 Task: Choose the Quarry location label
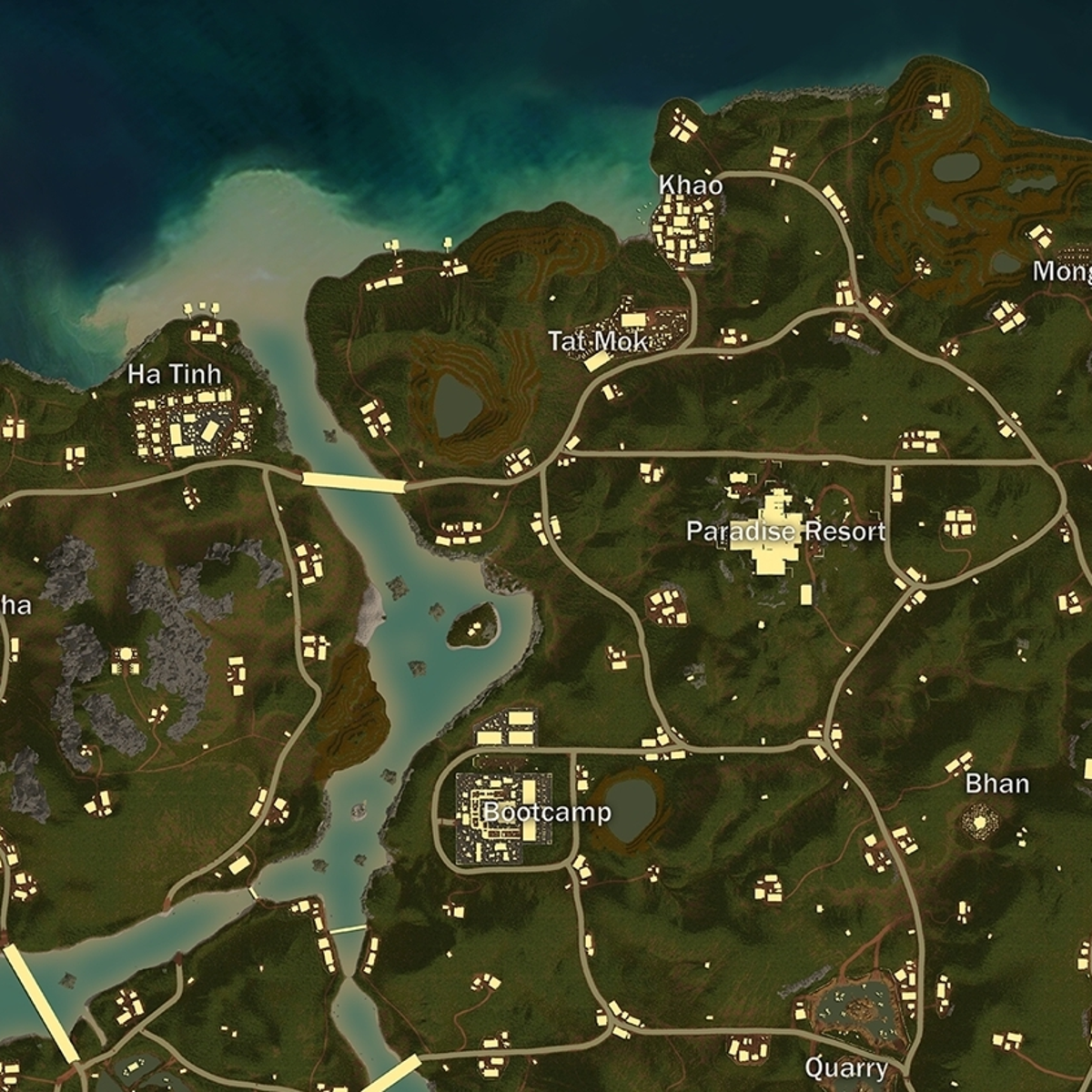pos(846,1068)
